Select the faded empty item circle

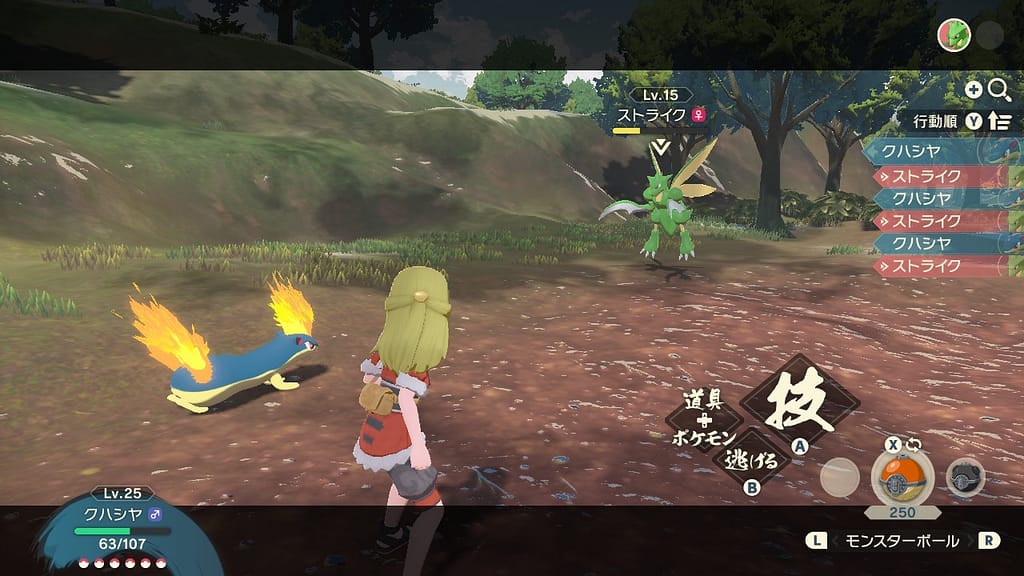(839, 477)
